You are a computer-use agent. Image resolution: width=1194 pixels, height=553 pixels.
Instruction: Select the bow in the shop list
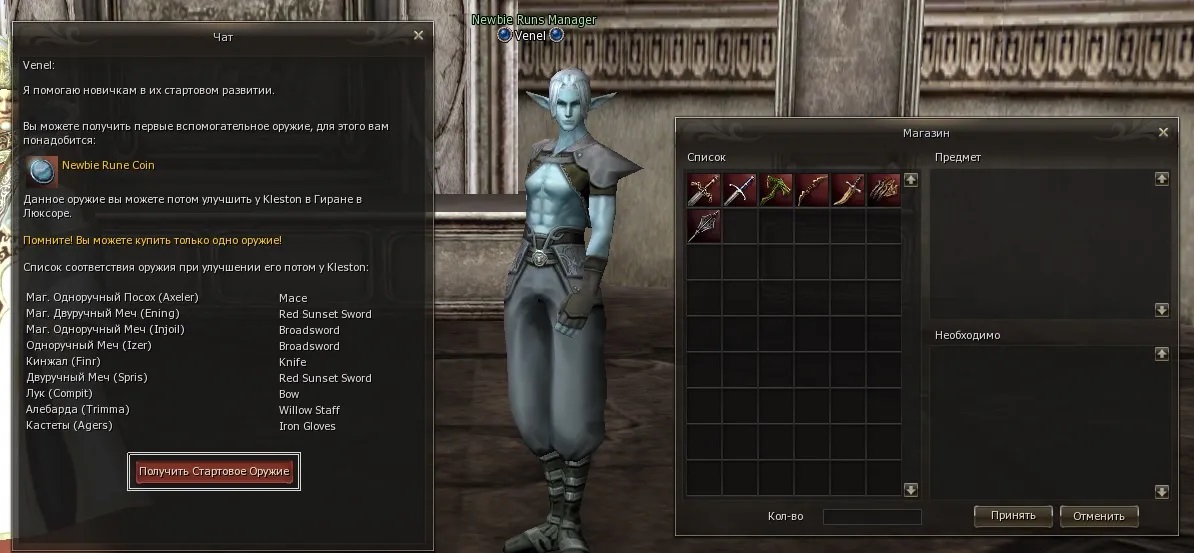(x=812, y=190)
